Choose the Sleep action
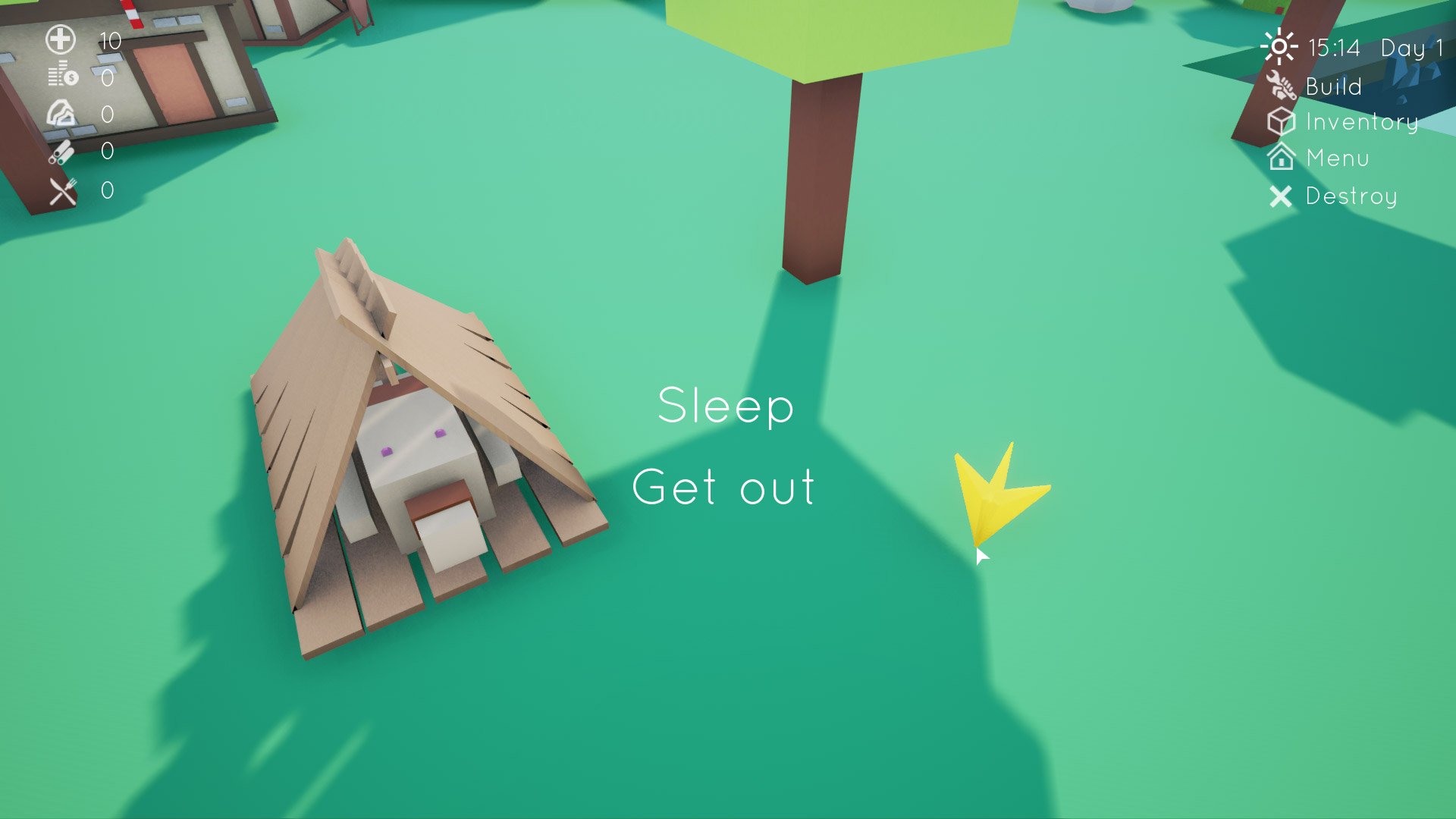The height and width of the screenshot is (819, 1456). (726, 407)
